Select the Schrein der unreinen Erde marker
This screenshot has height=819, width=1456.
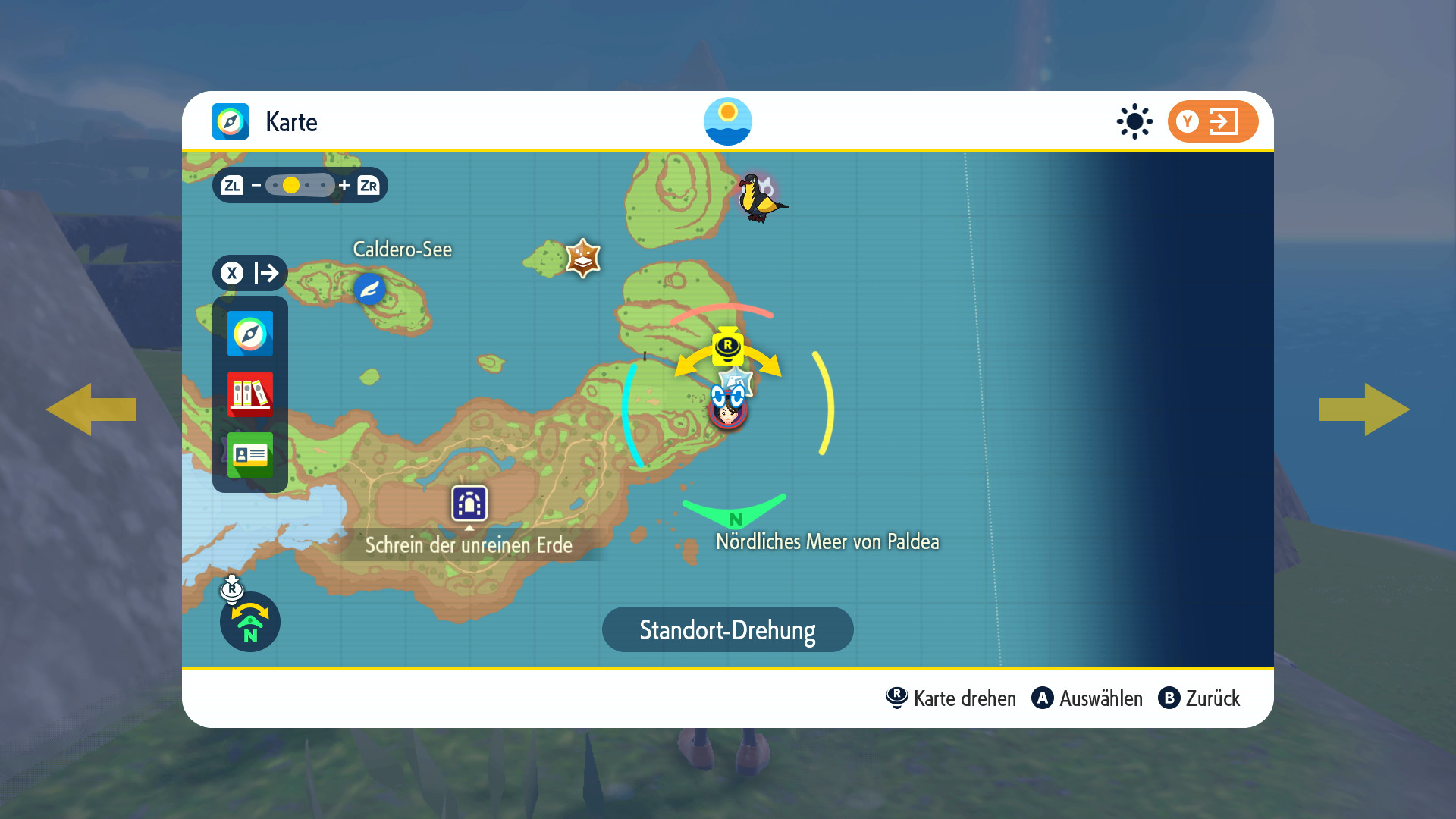469,504
